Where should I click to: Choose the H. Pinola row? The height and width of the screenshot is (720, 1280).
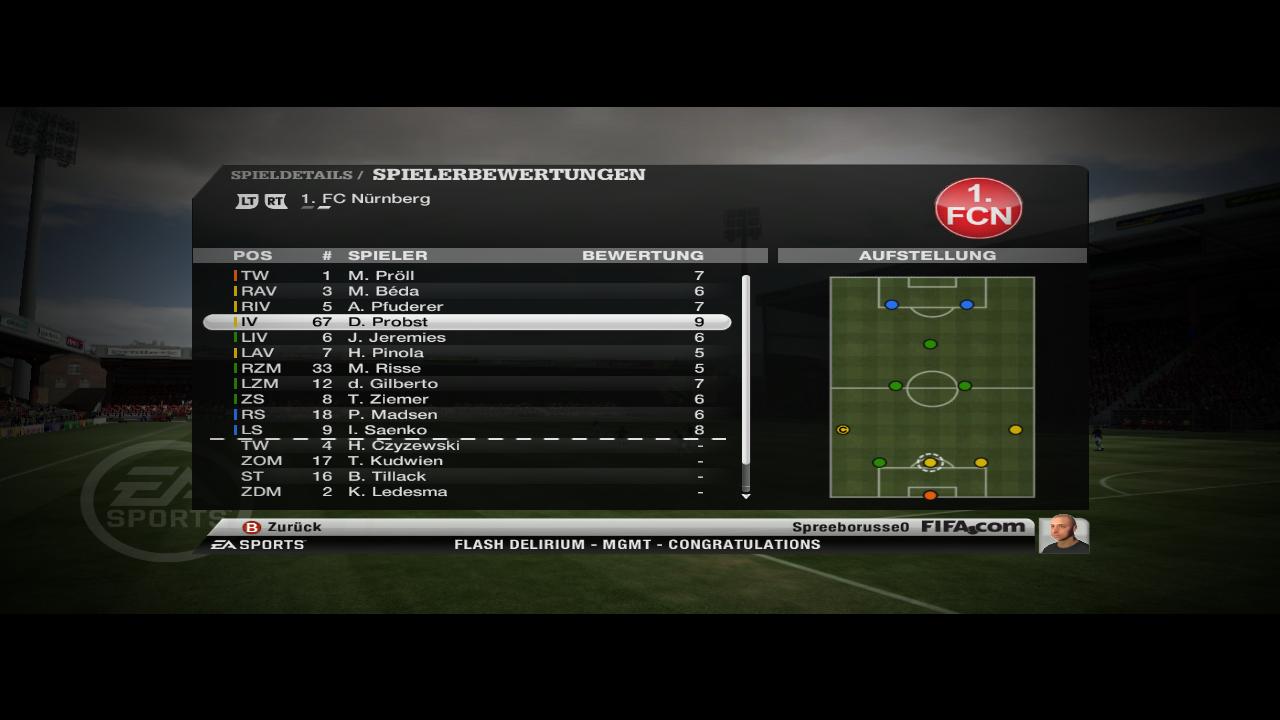click(468, 353)
